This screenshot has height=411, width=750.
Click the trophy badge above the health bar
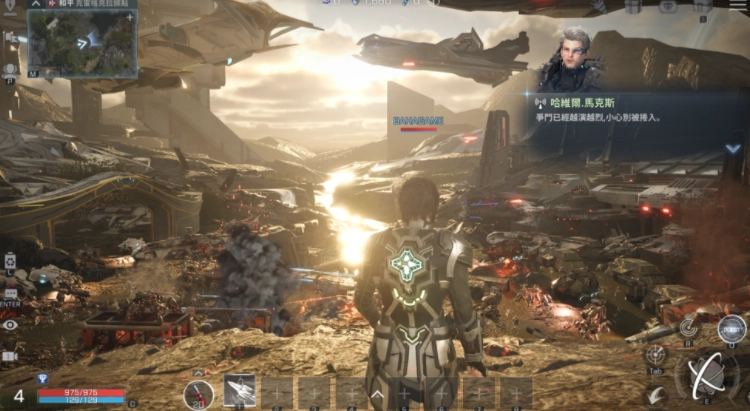[42, 379]
